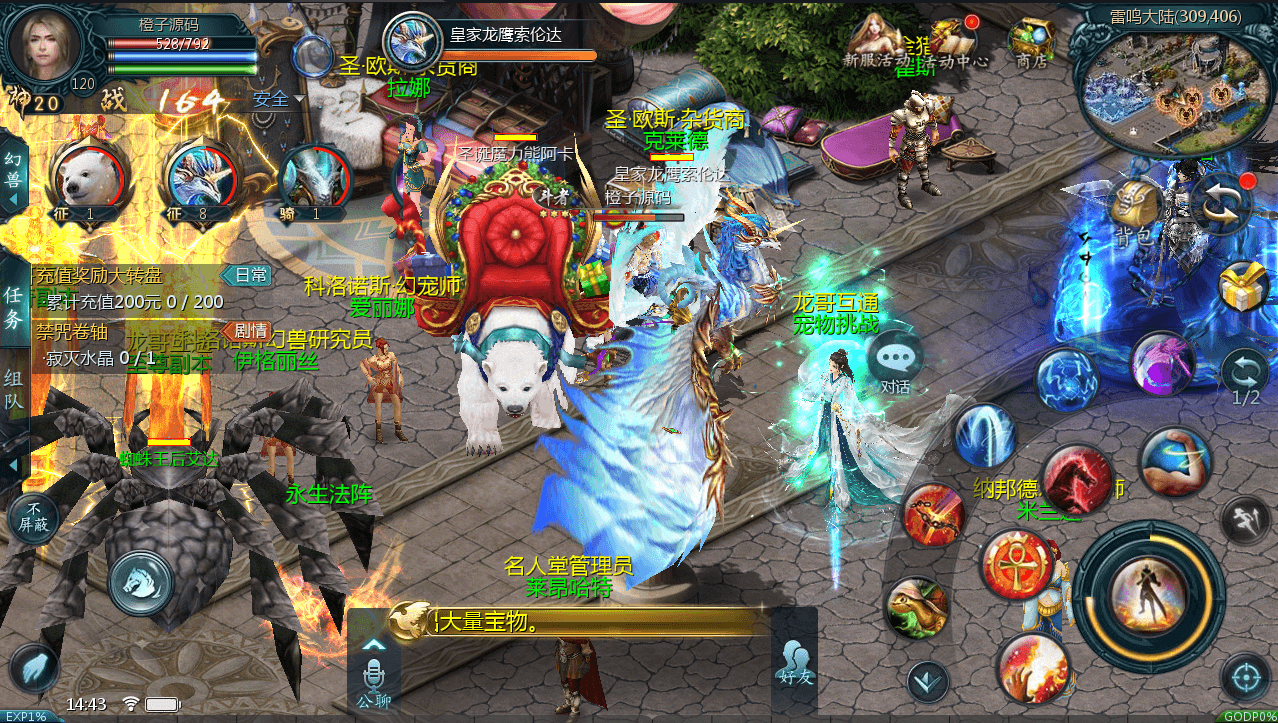1278x723 pixels.
Task: Open the 幻兽 pet tab
Action: click(x=13, y=173)
